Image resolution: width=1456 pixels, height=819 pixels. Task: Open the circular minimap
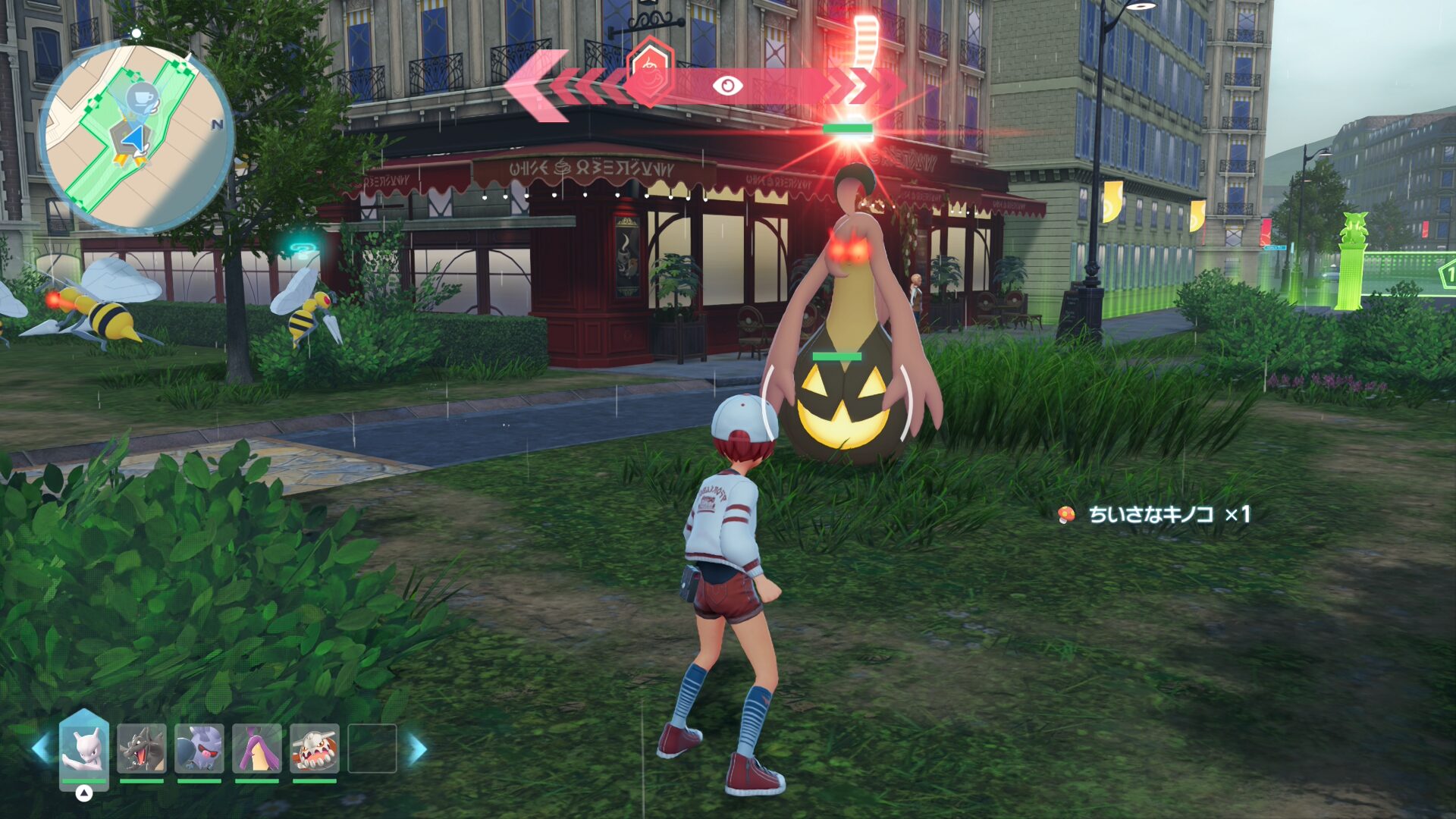(136, 136)
